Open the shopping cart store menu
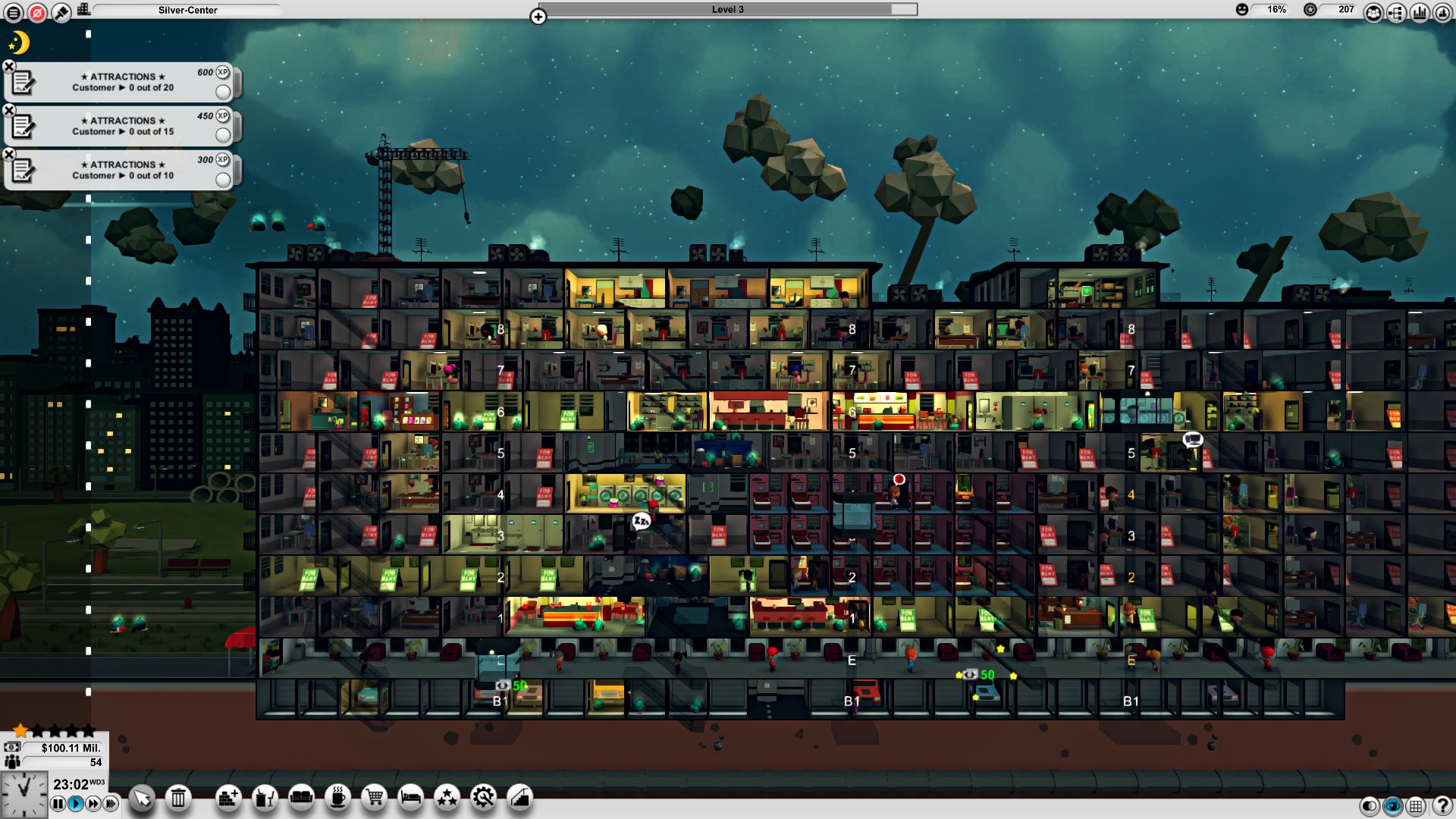 (x=374, y=798)
